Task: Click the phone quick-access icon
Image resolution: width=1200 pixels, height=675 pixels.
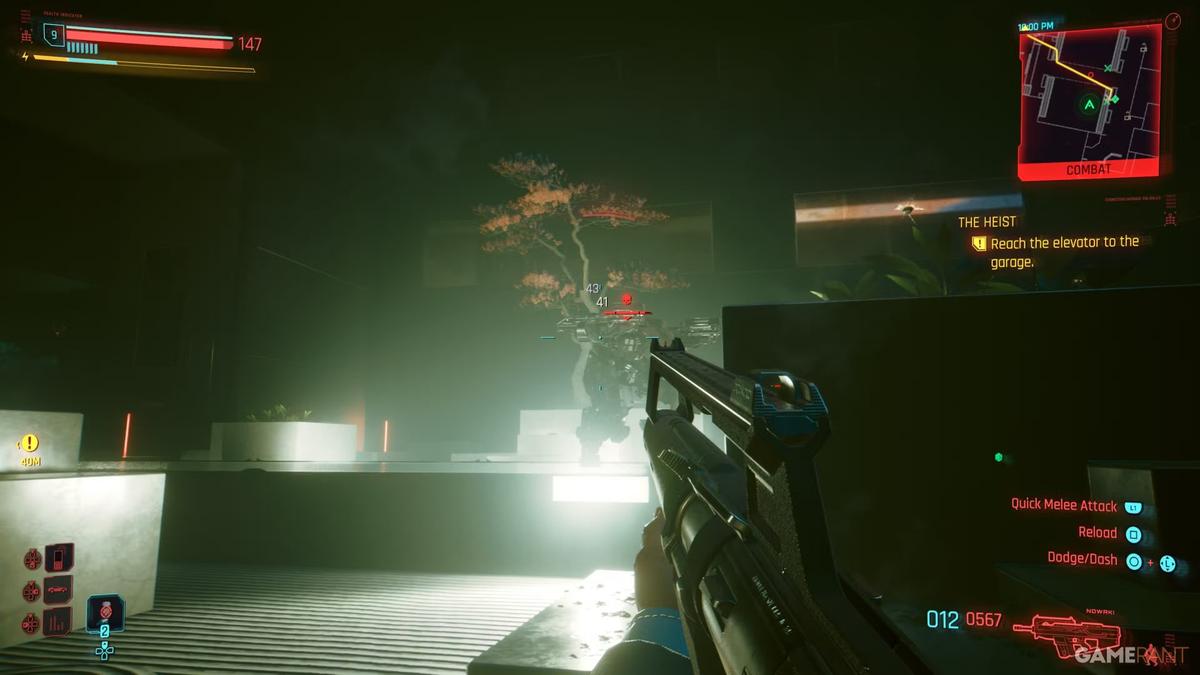Action: [x=58, y=557]
